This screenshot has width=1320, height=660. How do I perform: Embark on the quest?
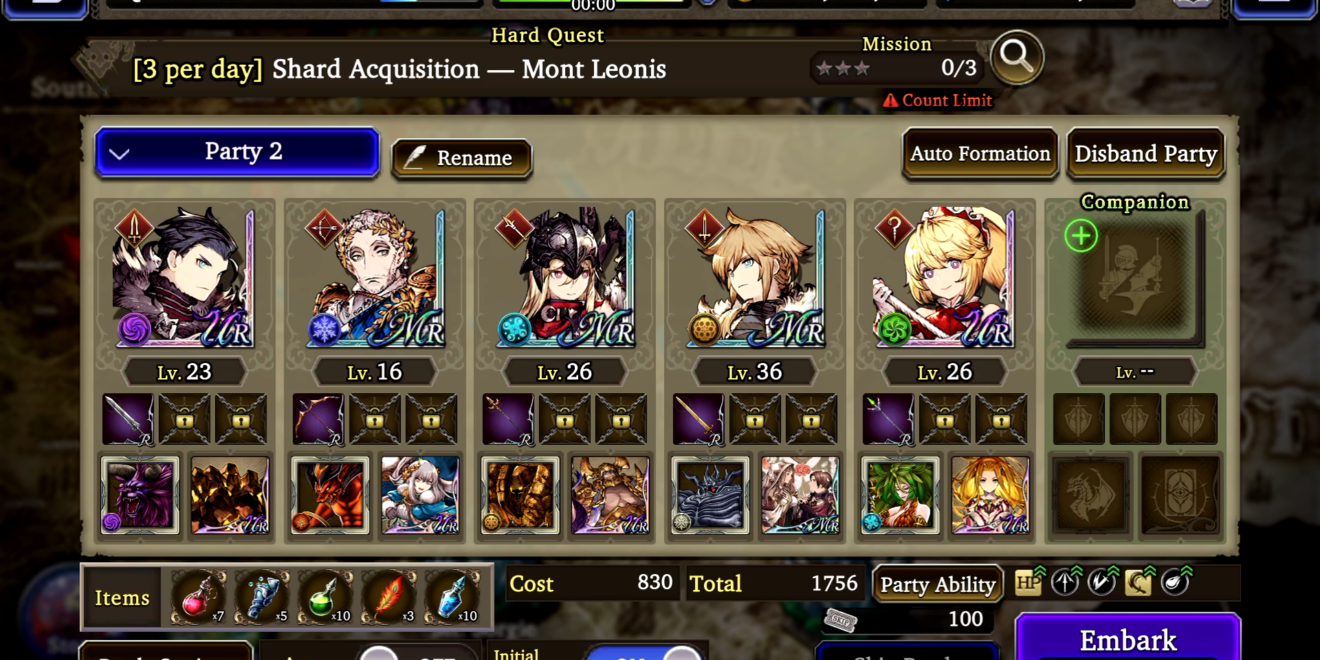[x=1128, y=639]
